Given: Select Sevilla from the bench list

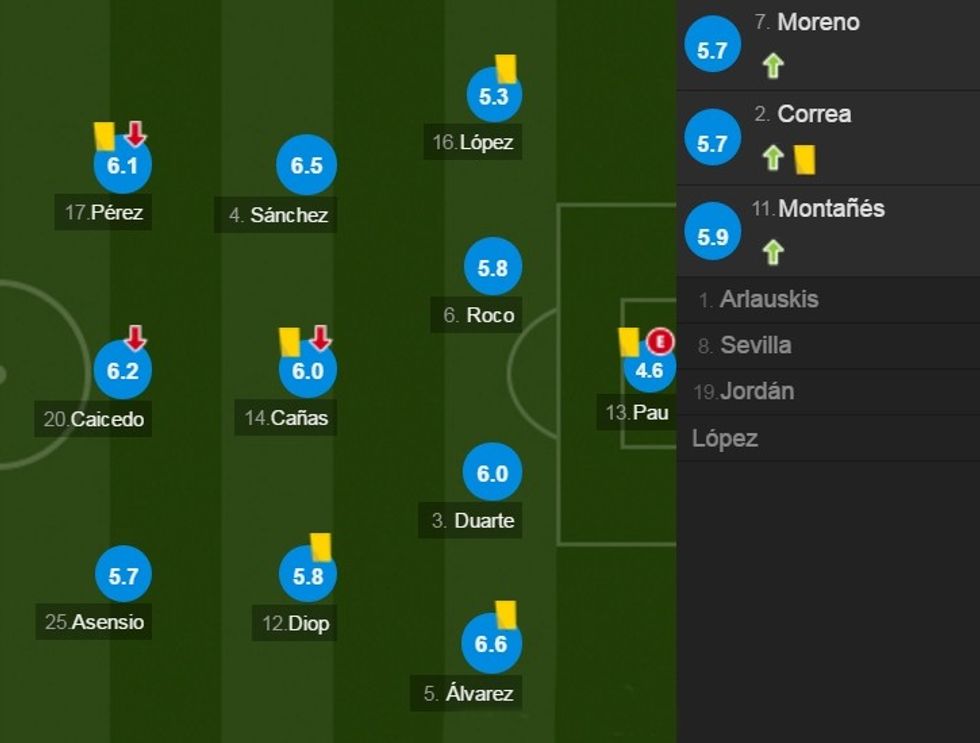Looking at the screenshot, I should [x=755, y=345].
